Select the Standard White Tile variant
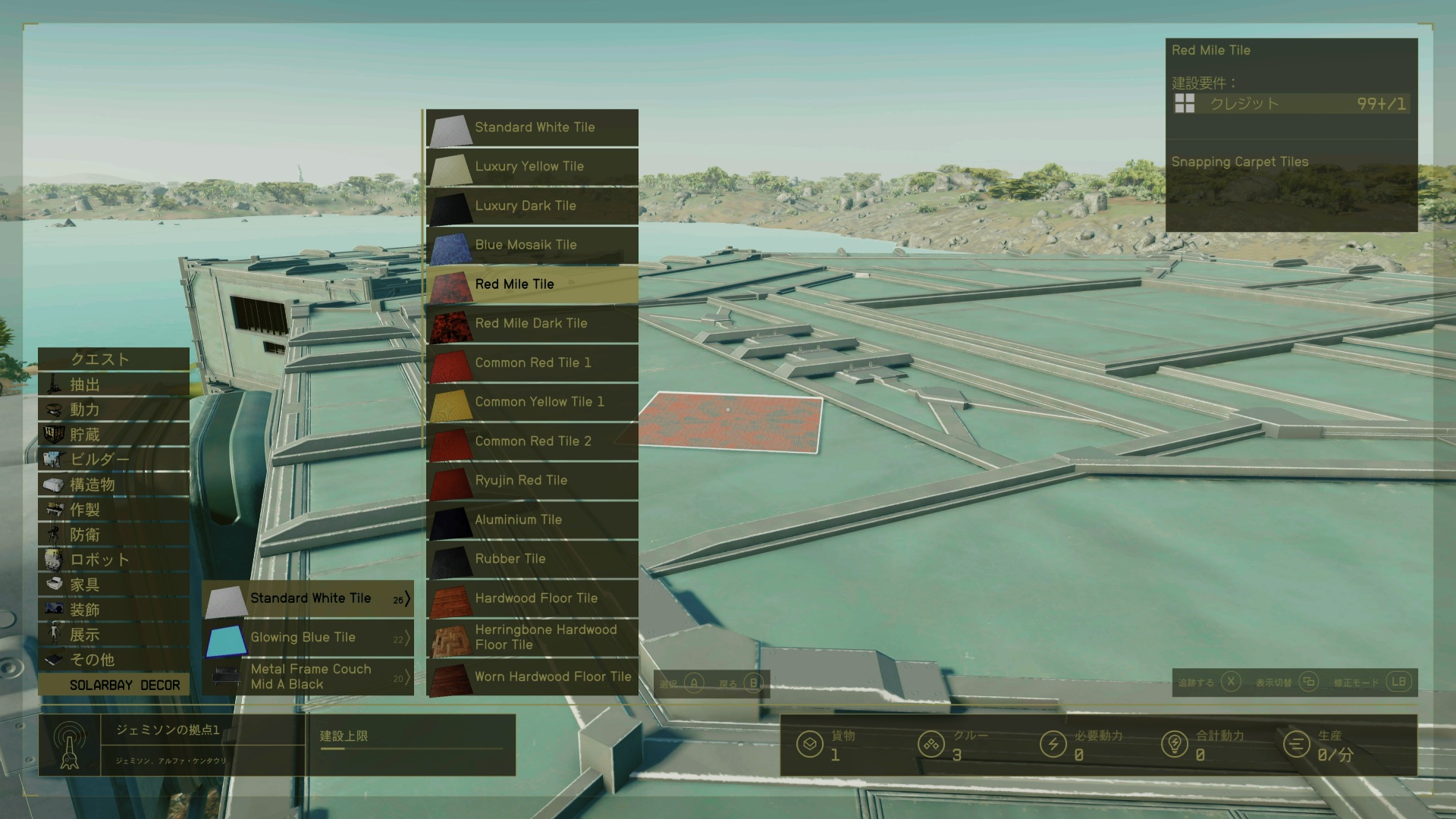Viewport: 1456px width, 819px height. pos(532,127)
